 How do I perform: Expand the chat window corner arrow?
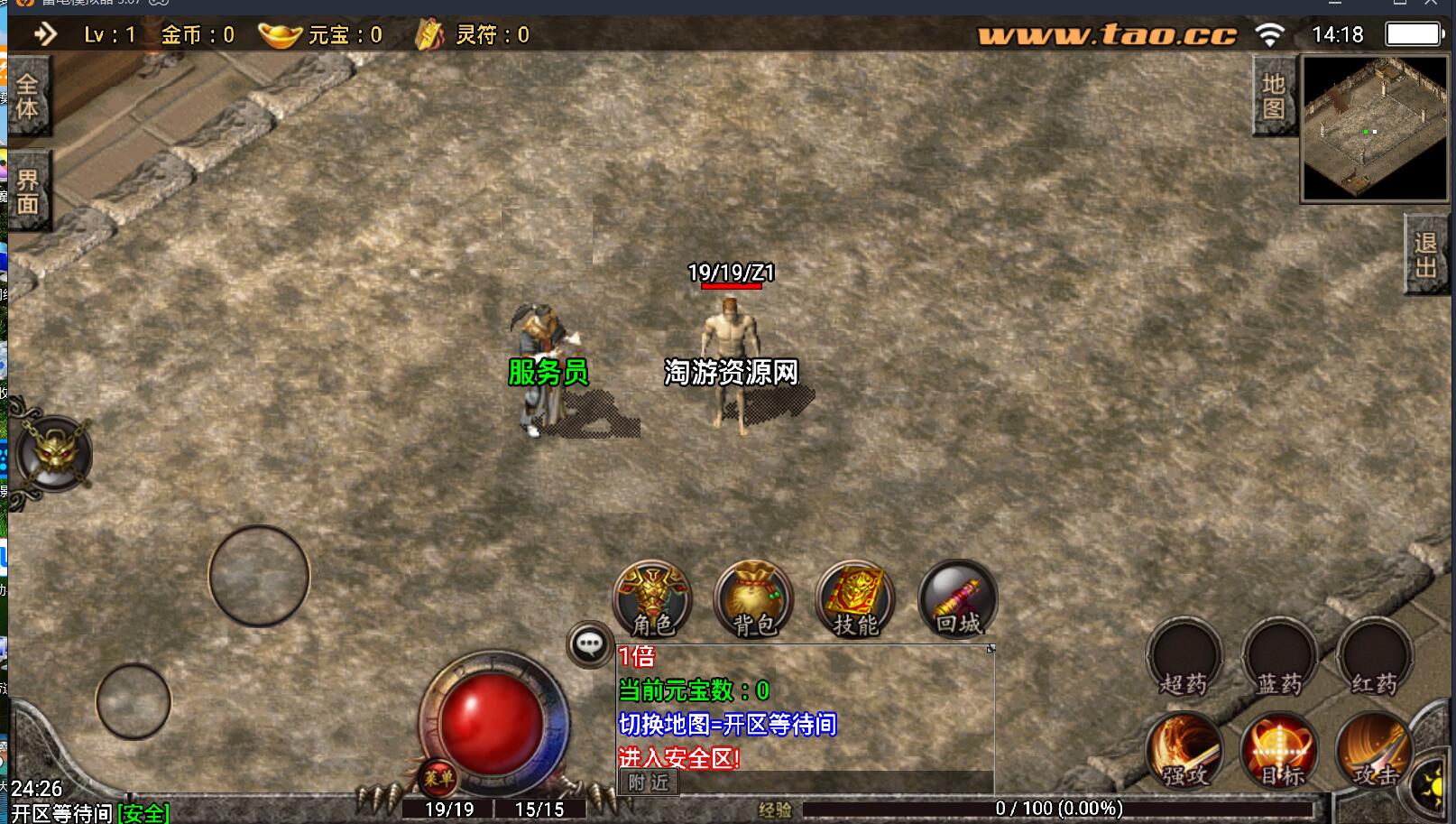pyautogui.click(x=990, y=648)
